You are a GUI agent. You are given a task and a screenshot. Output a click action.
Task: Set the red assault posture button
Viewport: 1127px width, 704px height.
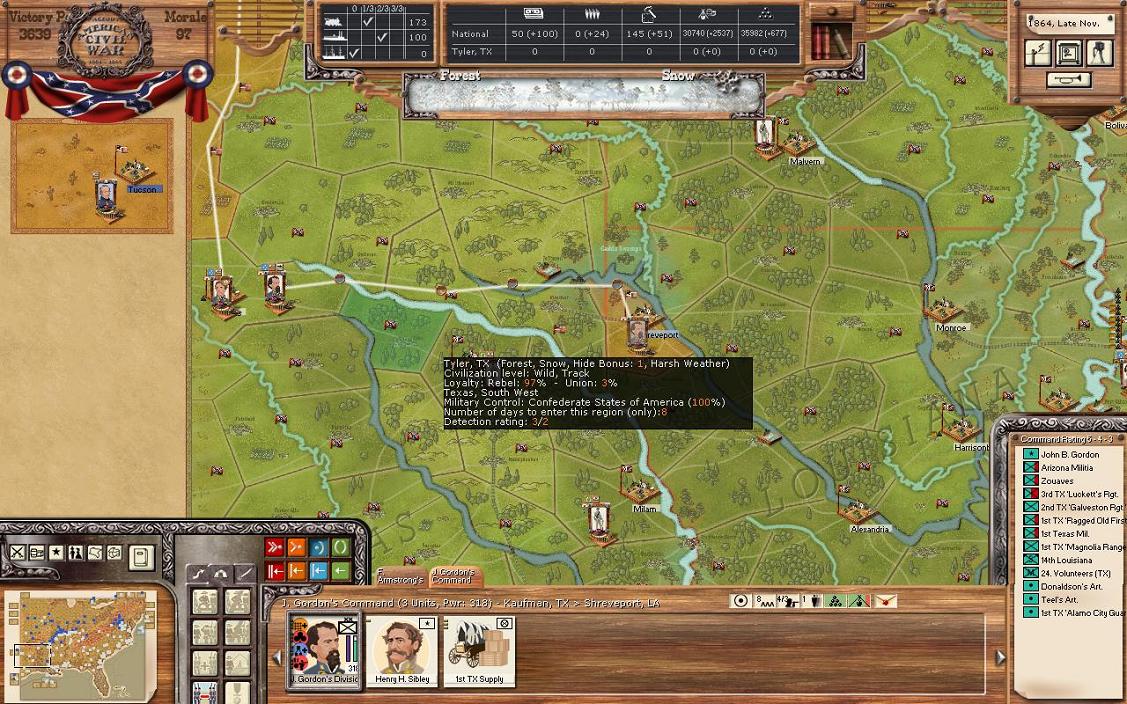click(274, 547)
